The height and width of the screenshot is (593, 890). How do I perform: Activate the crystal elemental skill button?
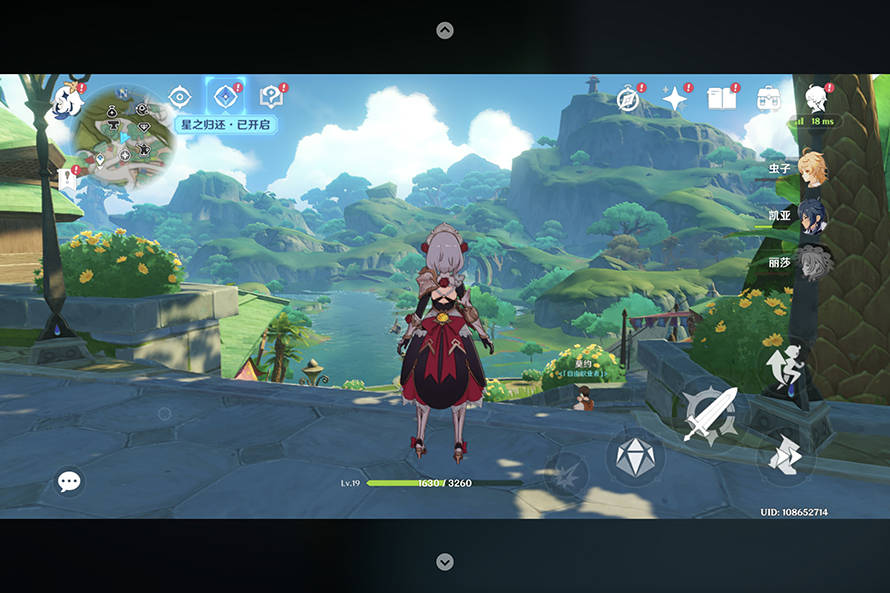pos(634,457)
